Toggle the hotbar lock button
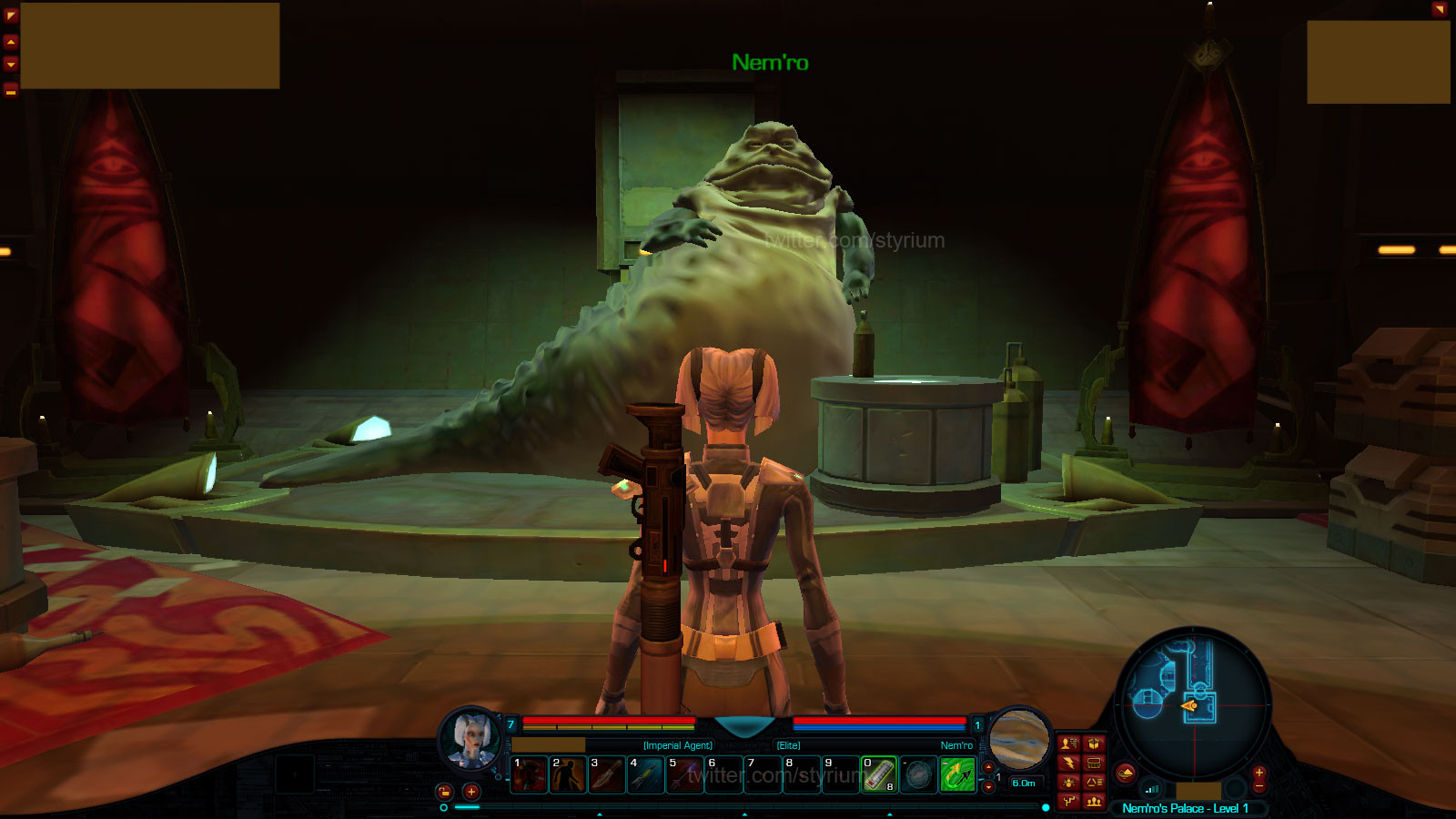This screenshot has width=1456, height=819. [x=444, y=792]
